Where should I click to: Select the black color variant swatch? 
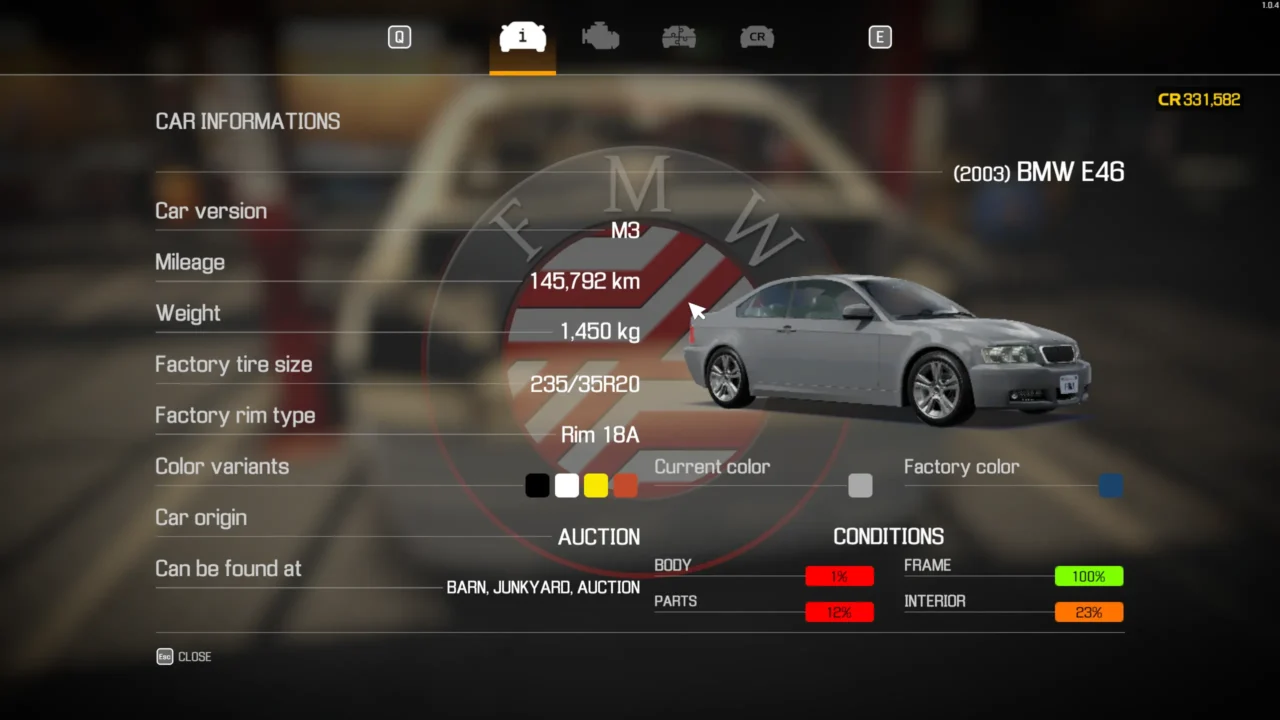[x=537, y=485]
